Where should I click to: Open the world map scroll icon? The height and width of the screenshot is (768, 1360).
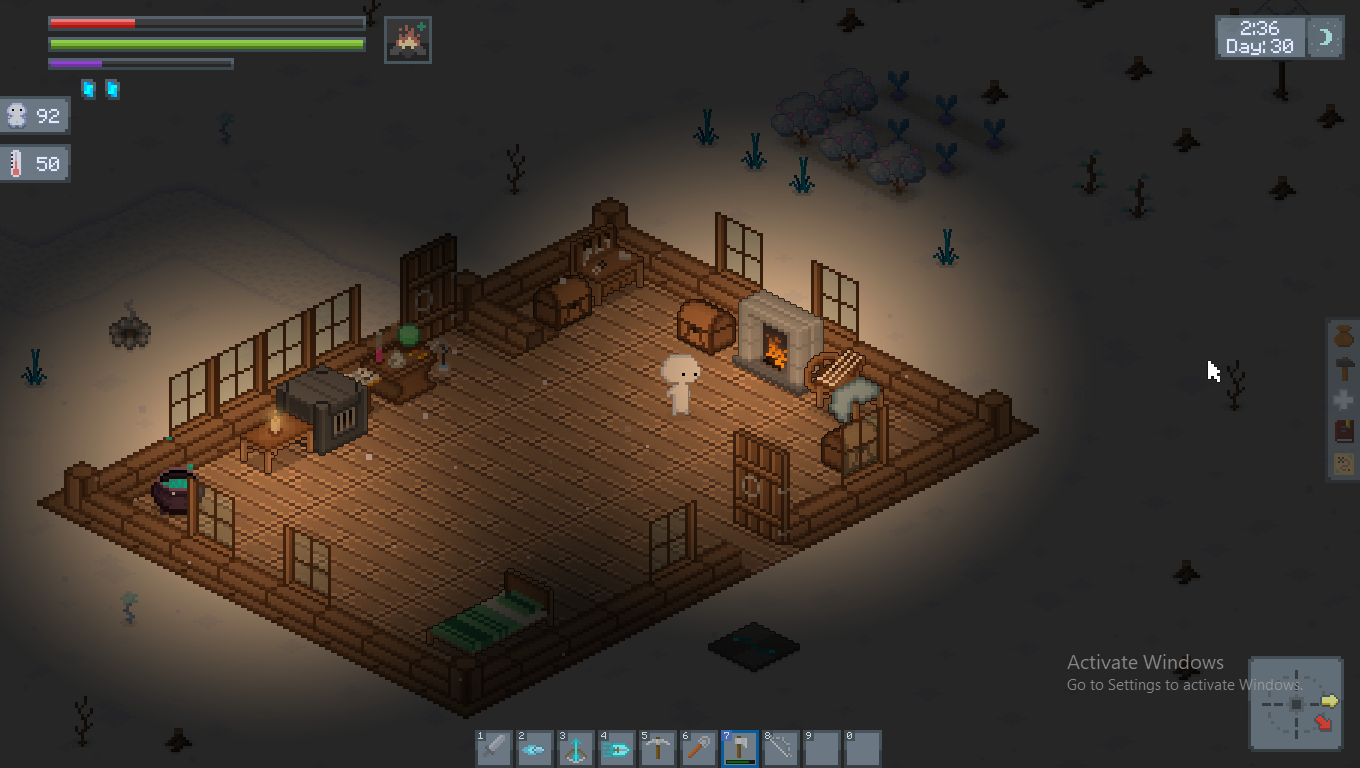pyautogui.click(x=1343, y=463)
